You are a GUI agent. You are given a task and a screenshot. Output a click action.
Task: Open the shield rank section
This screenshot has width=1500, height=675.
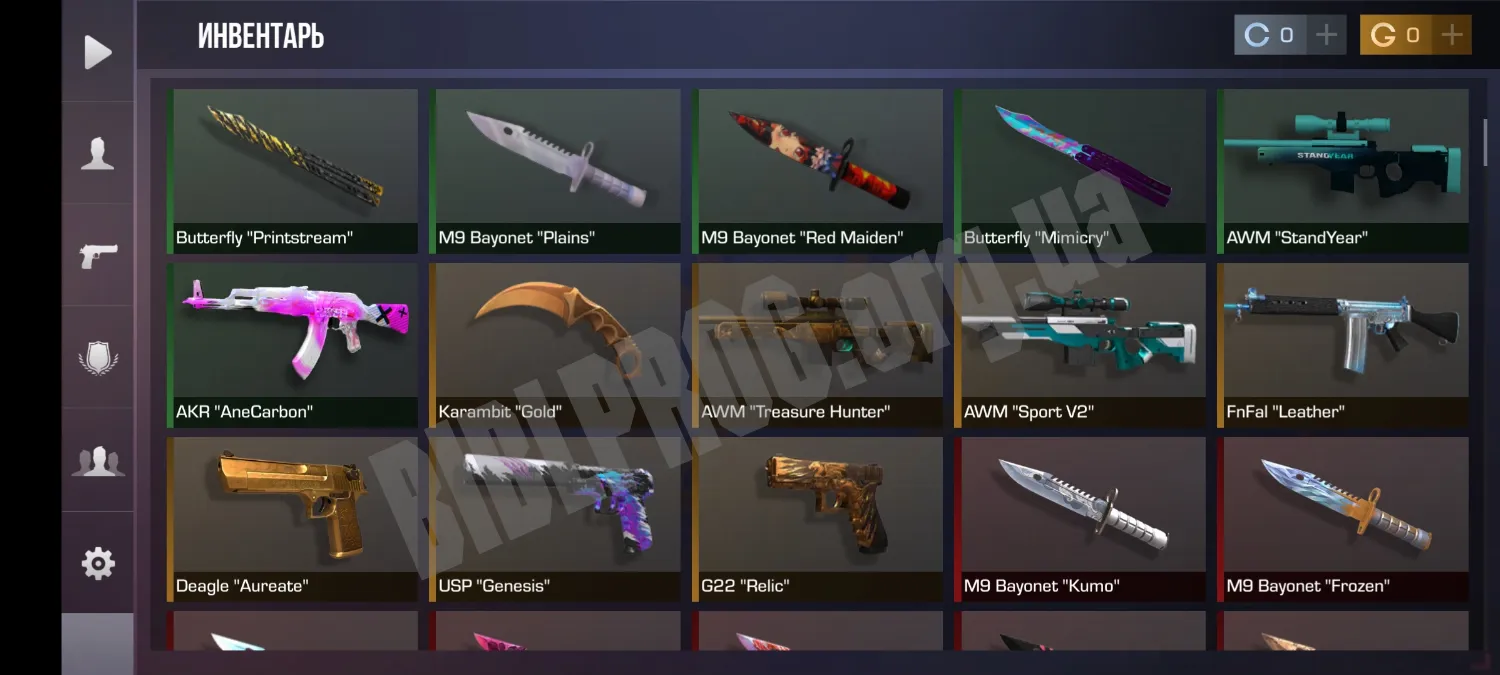click(98, 358)
